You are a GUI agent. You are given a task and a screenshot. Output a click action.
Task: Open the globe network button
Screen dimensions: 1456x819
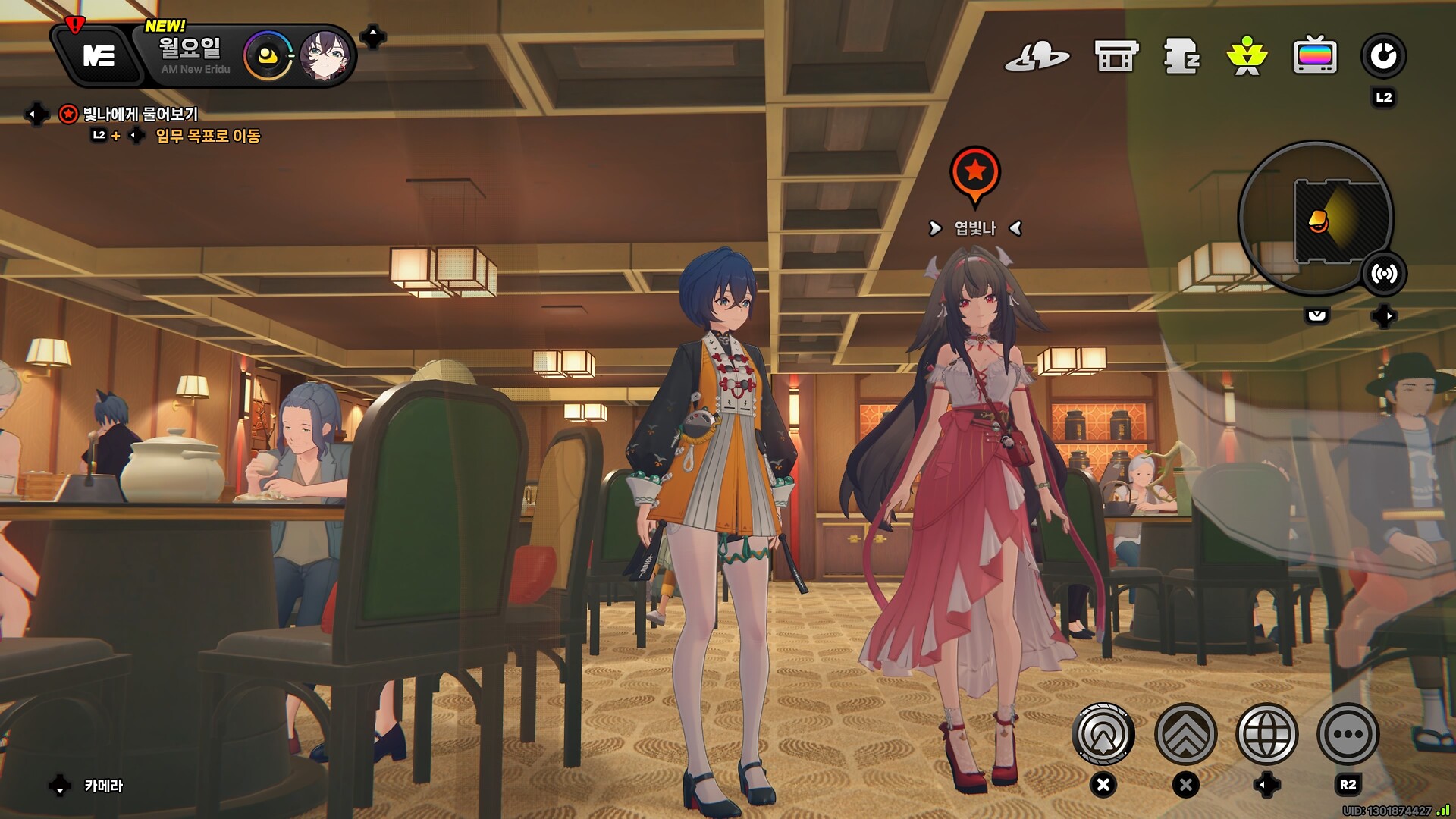[x=1266, y=734]
